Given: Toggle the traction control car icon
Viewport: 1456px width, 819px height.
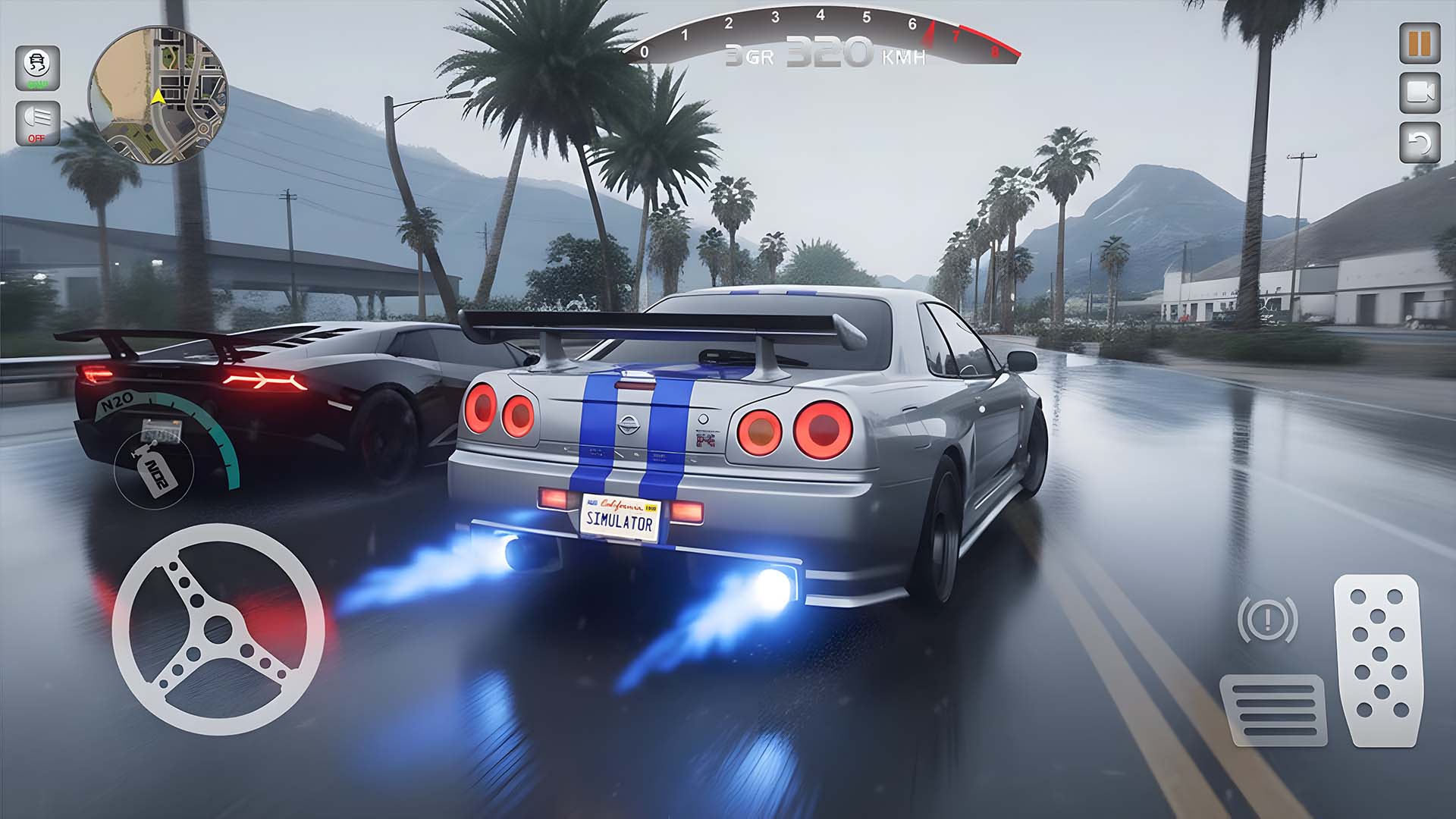Looking at the screenshot, I should (37, 67).
